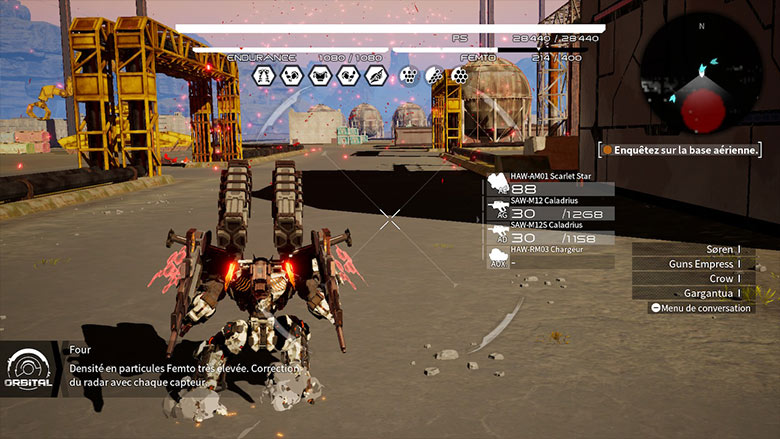The width and height of the screenshot is (780, 439).
Task: Select Crow in the squad list
Action: (x=693, y=279)
